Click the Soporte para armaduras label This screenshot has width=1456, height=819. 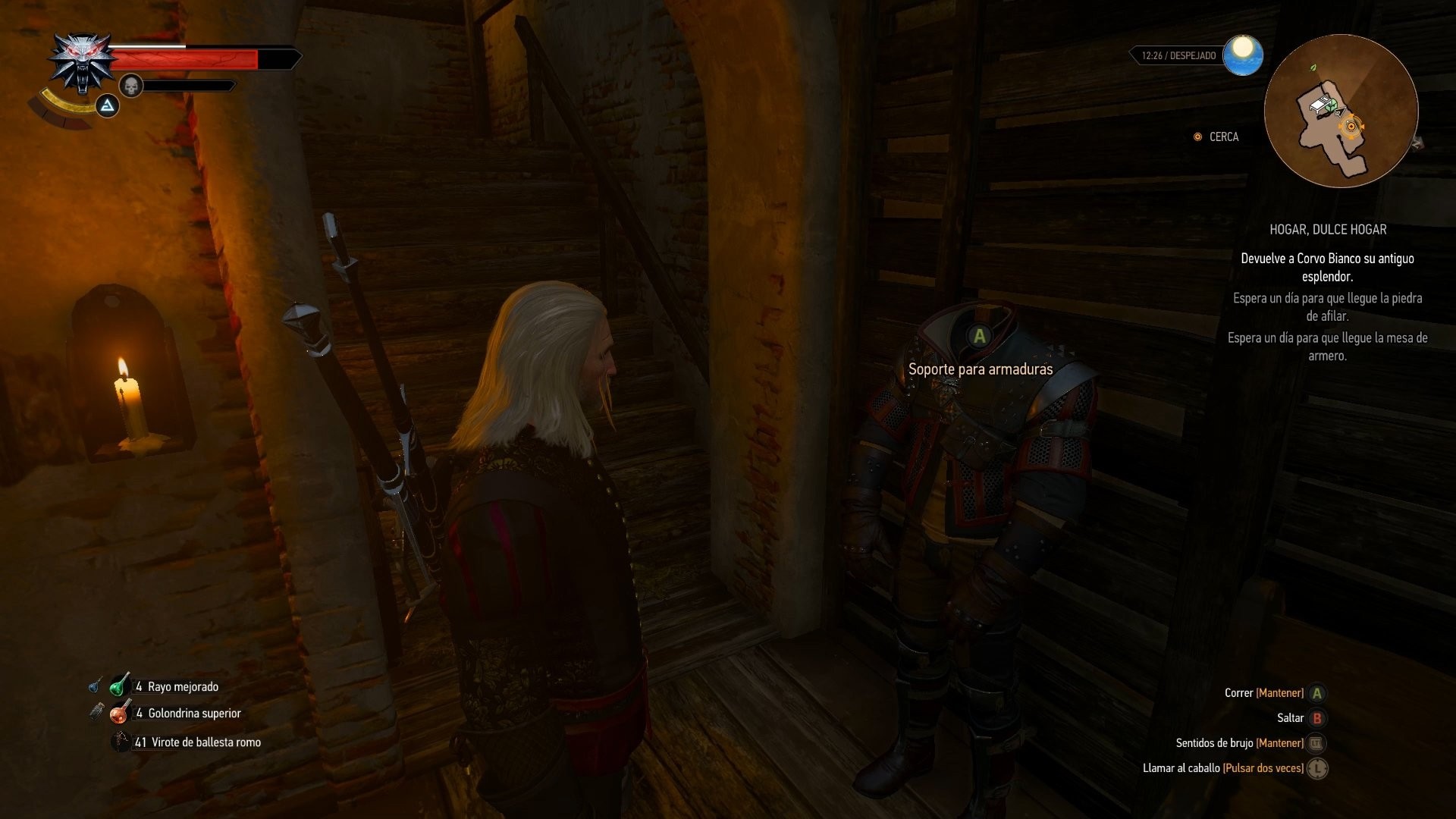pyautogui.click(x=981, y=369)
